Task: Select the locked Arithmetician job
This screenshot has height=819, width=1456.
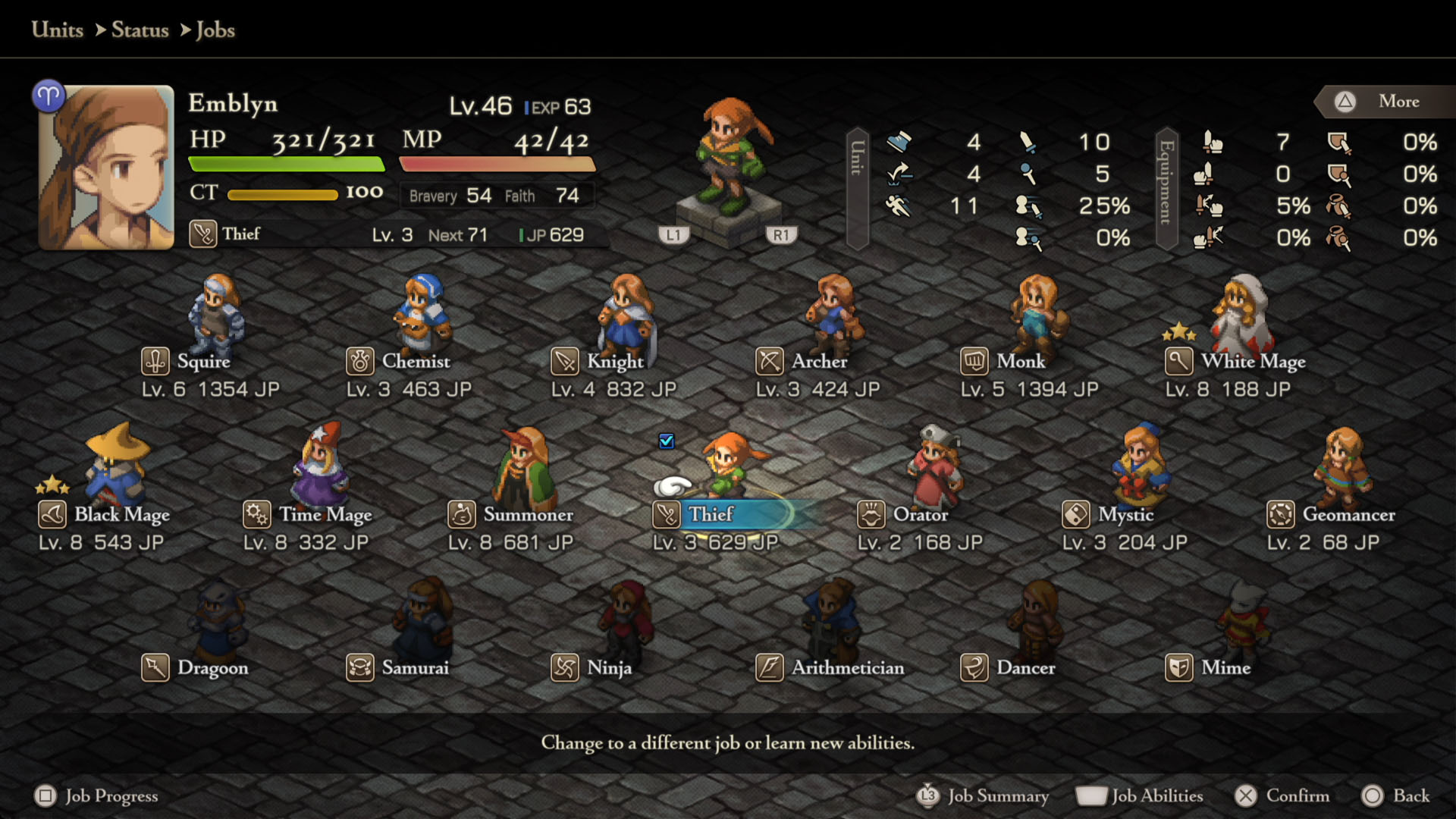Action: tap(848, 668)
